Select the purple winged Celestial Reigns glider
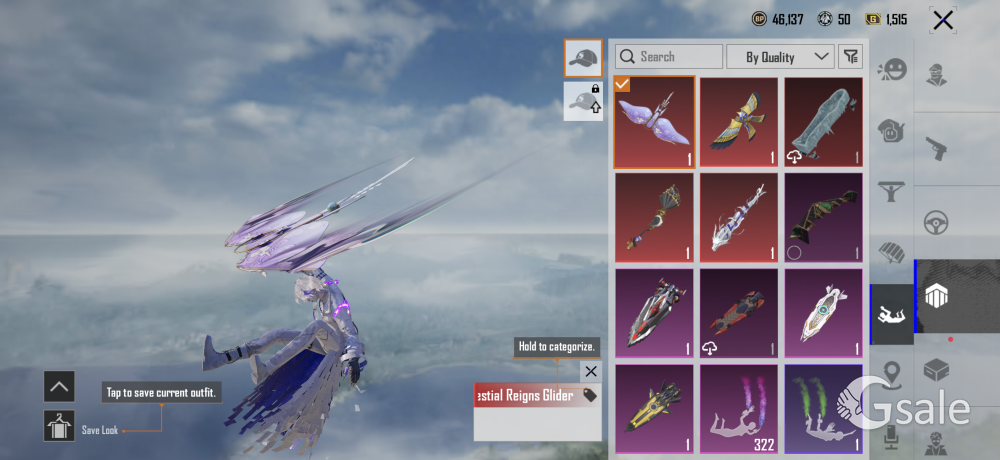This screenshot has width=1000, height=460. point(654,121)
